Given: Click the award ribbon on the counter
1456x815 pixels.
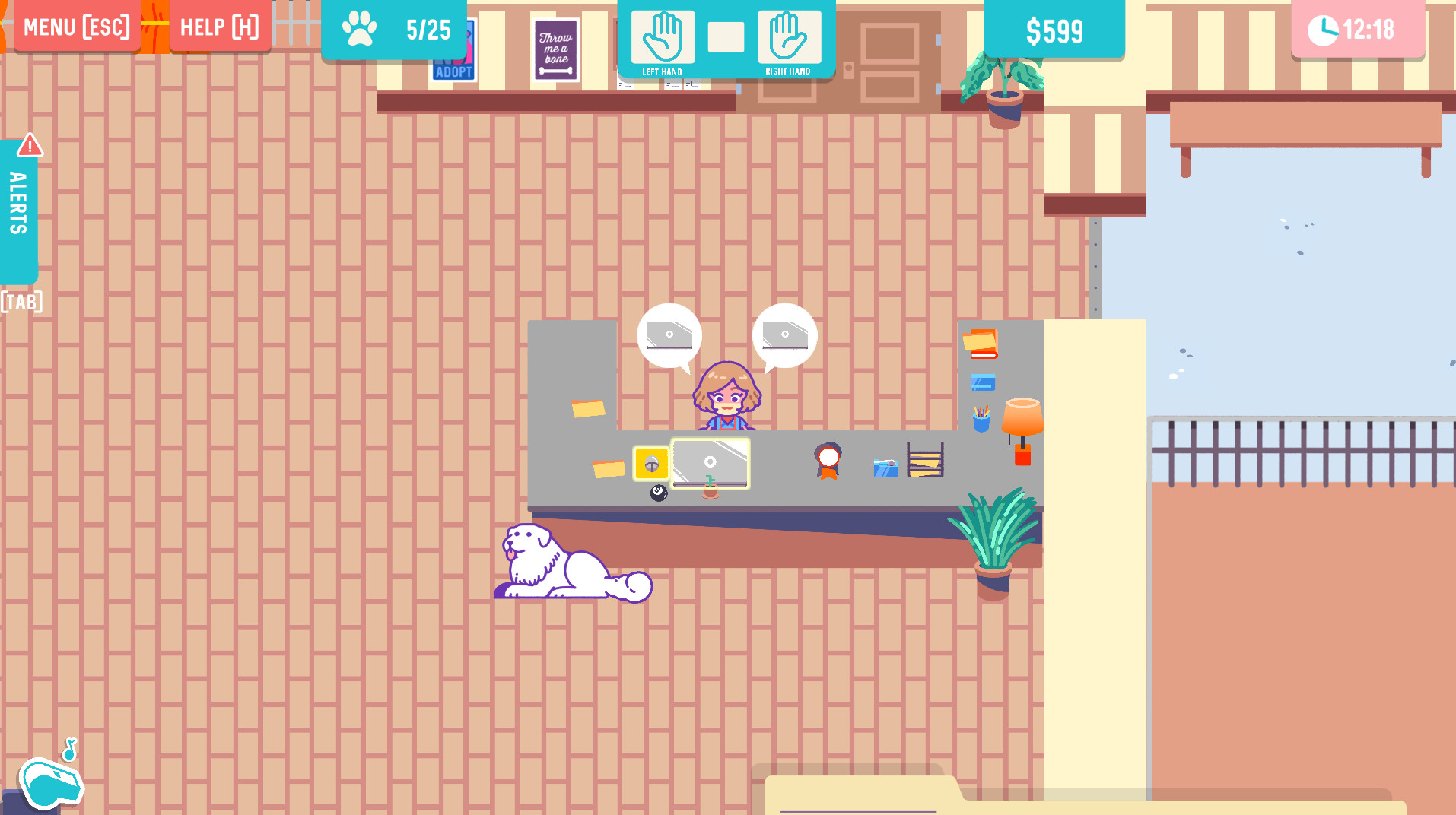Looking at the screenshot, I should click(x=828, y=462).
